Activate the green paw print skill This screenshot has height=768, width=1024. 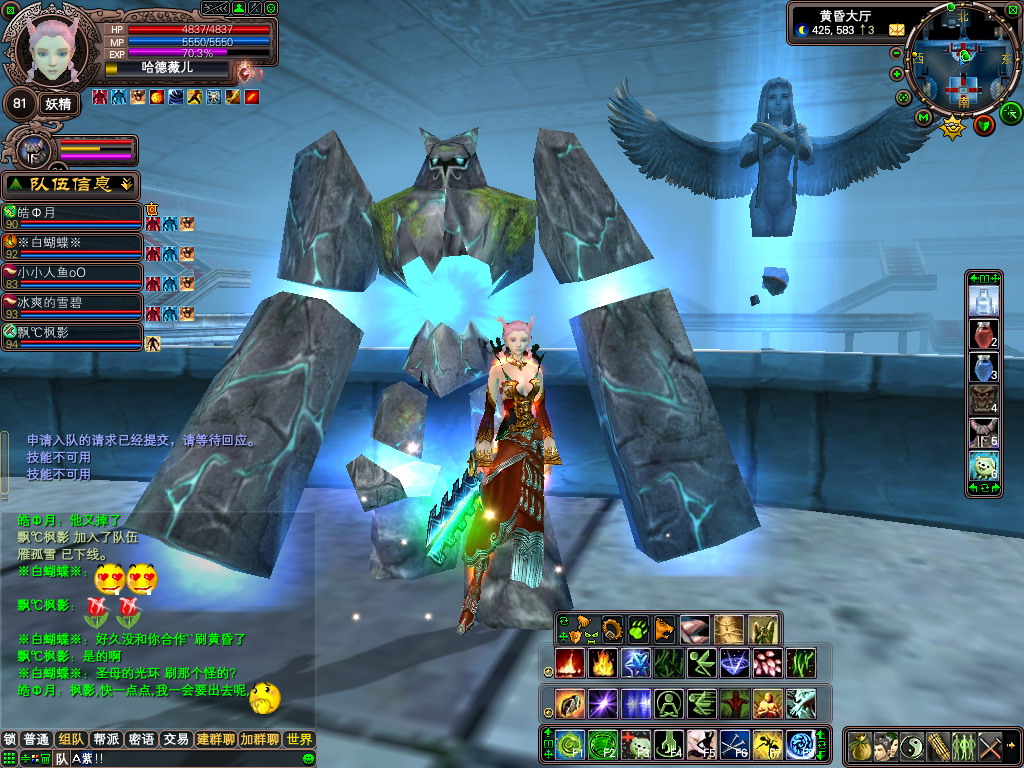639,629
